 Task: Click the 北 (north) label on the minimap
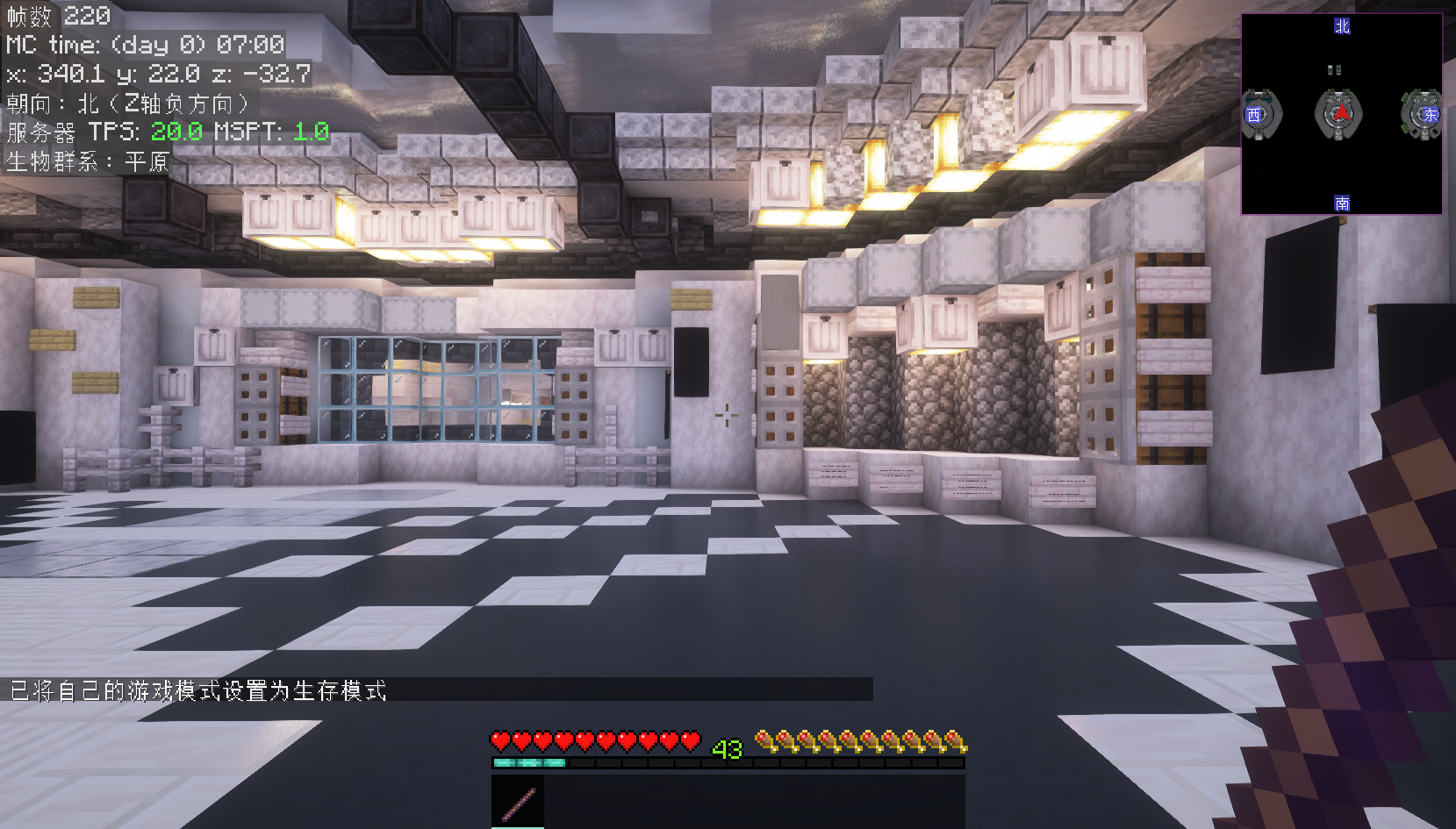pos(1342,26)
